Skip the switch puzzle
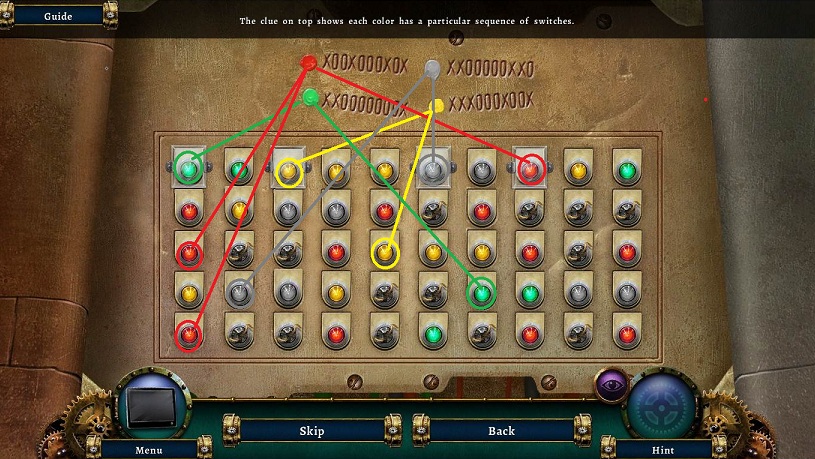Viewport: 815px width, 459px height. (312, 431)
